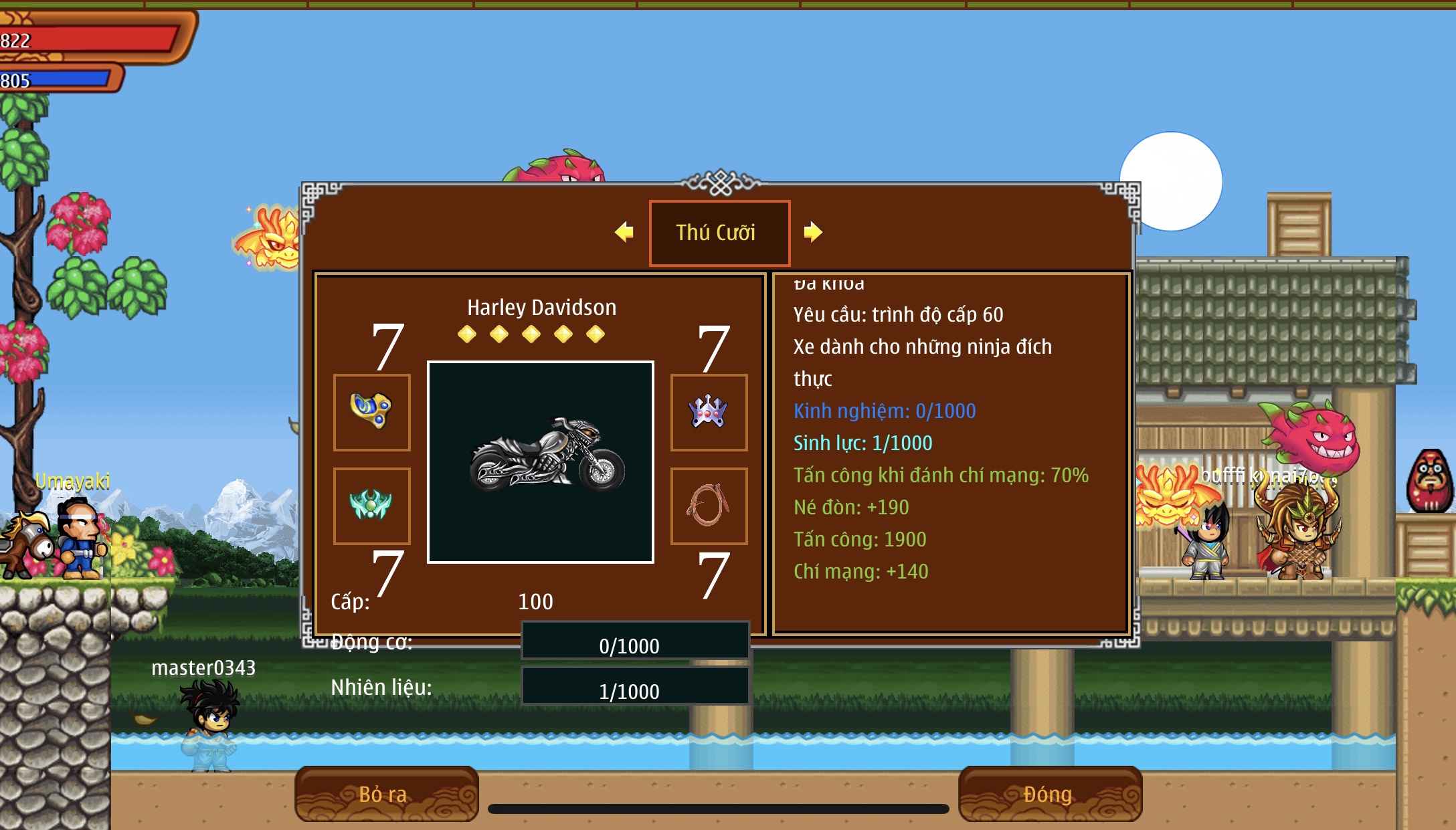The width and height of the screenshot is (1456, 830).
Task: Close the panel with the Đóng button
Action: 1049,794
